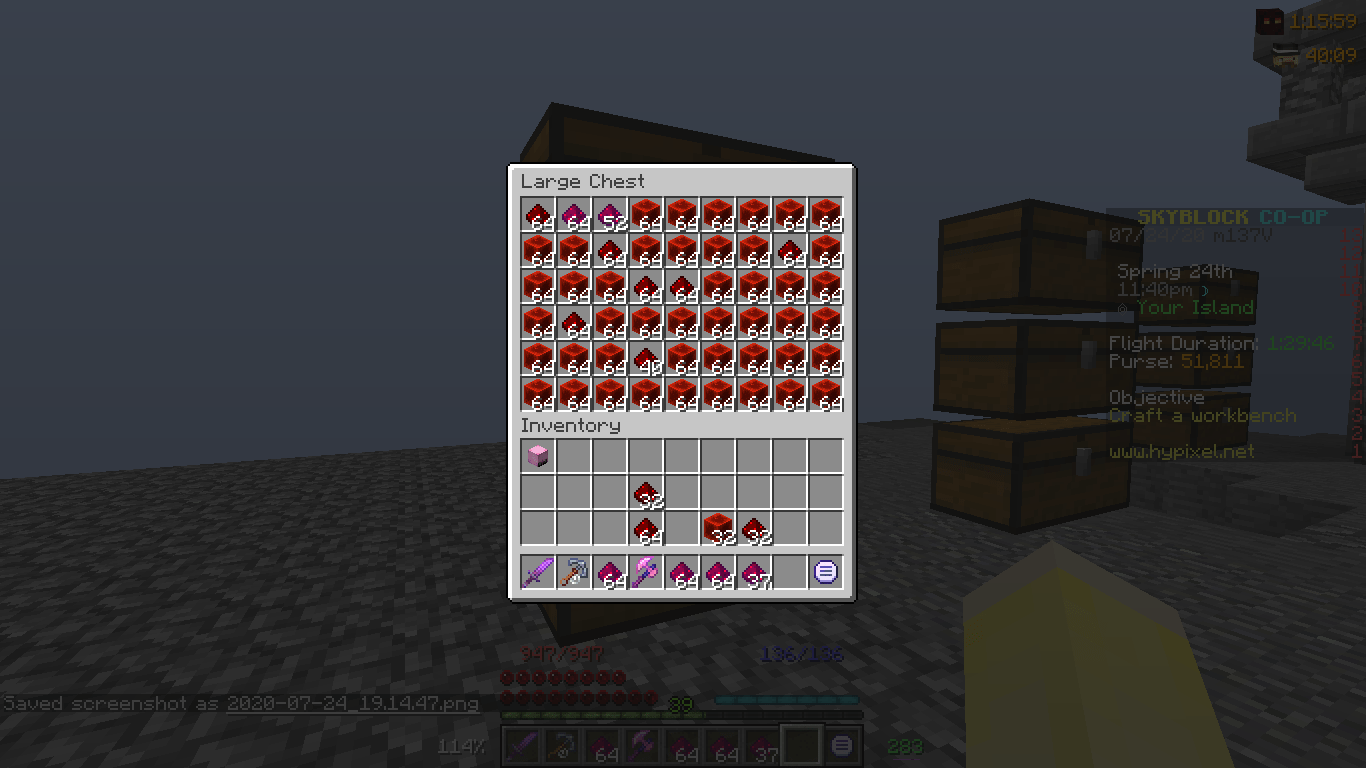
Task: Pick up the first redstone block in the bottom chest row
Action: [537, 392]
